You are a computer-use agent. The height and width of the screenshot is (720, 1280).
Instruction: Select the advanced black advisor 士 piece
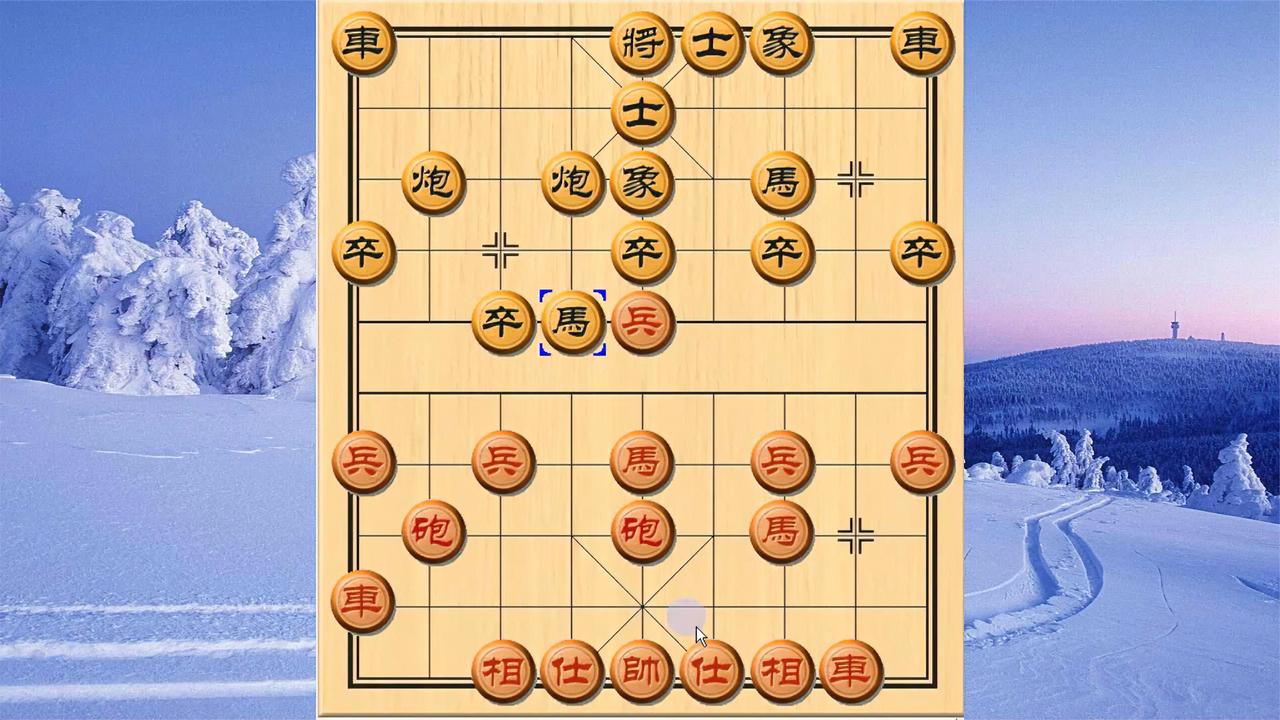643,113
